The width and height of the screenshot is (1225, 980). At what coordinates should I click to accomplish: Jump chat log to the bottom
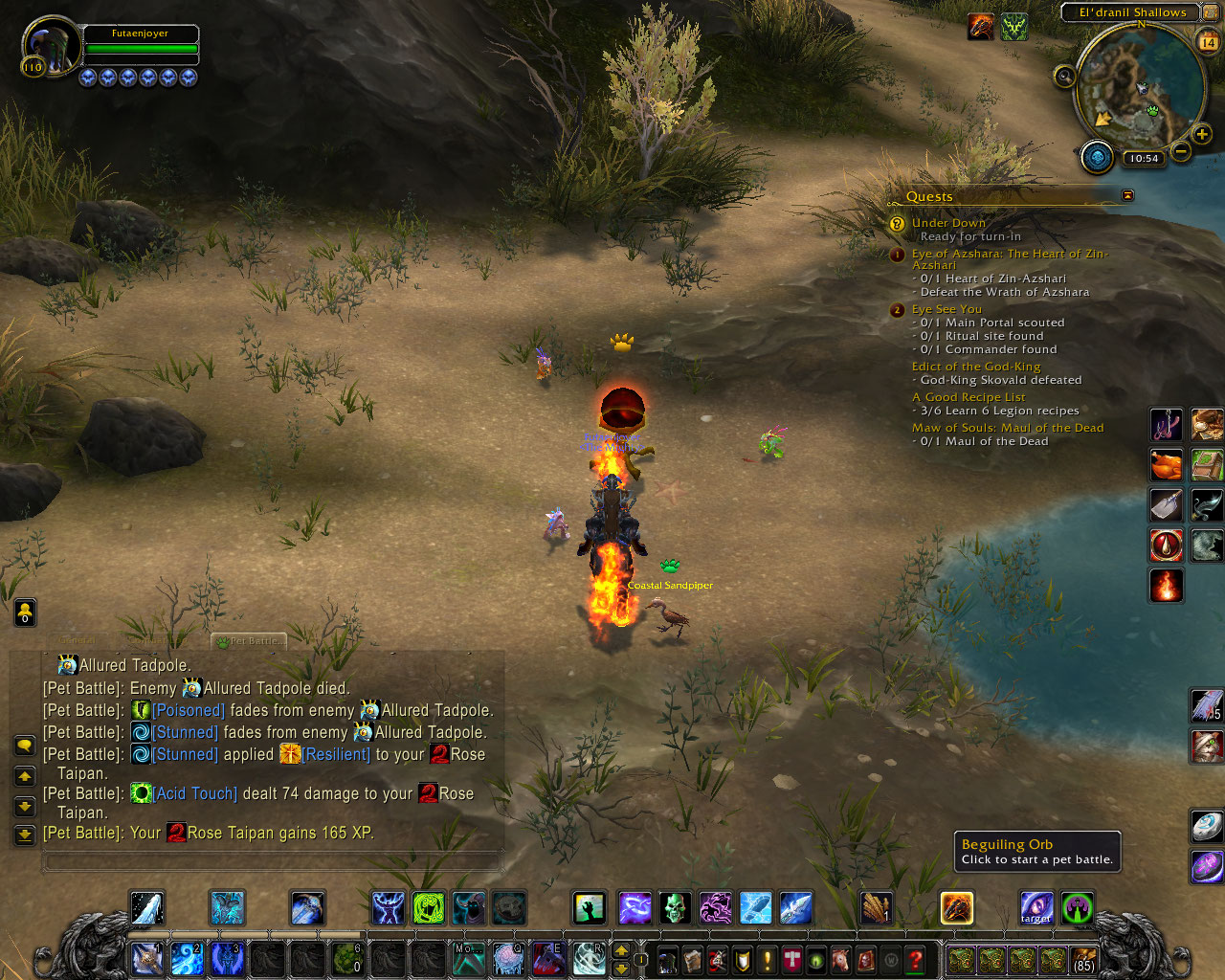pos(25,835)
